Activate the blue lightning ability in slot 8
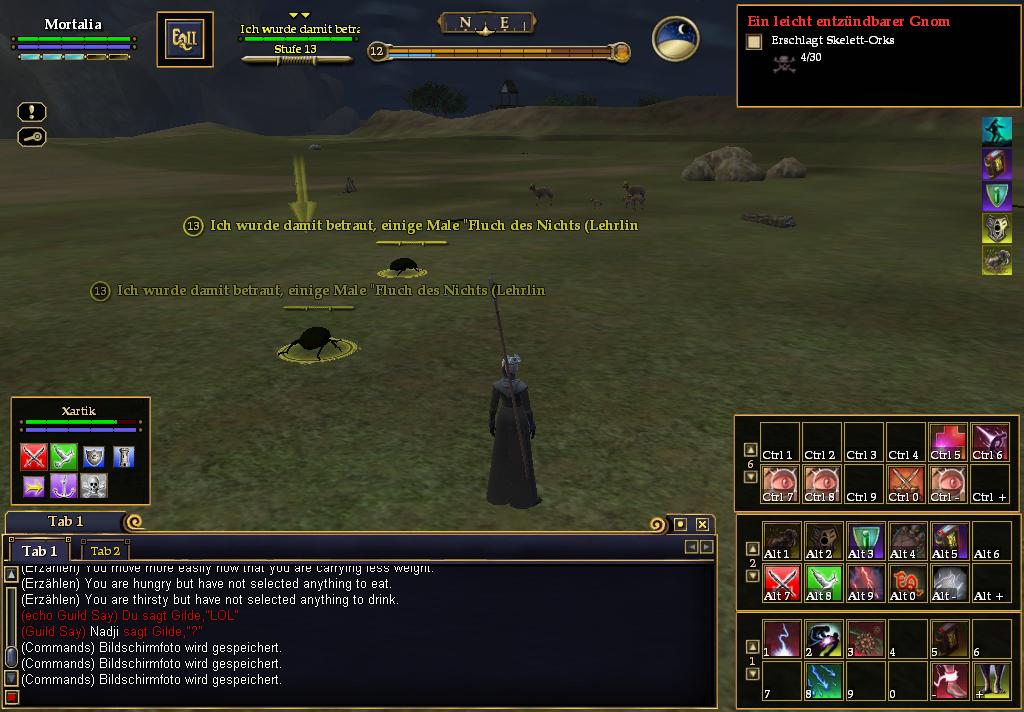This screenshot has height=712, width=1024. point(821,679)
